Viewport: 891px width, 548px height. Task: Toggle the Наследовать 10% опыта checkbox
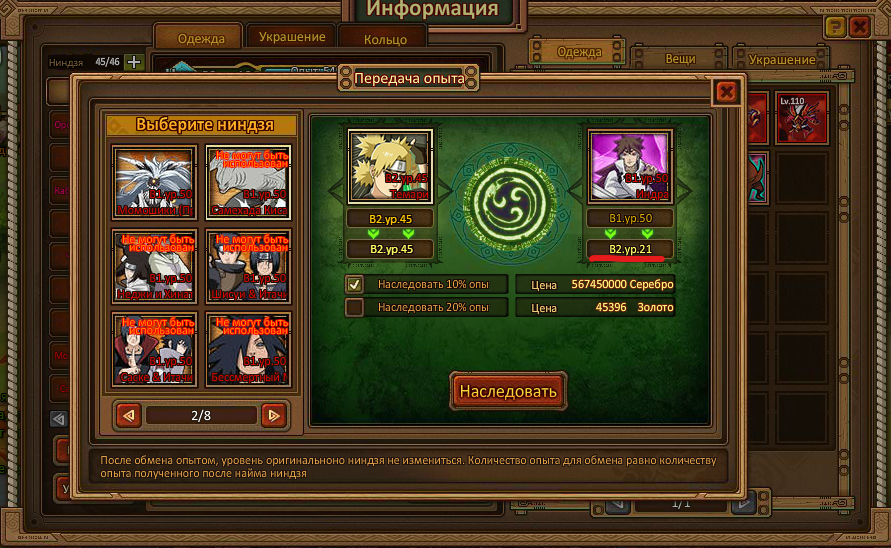click(354, 284)
